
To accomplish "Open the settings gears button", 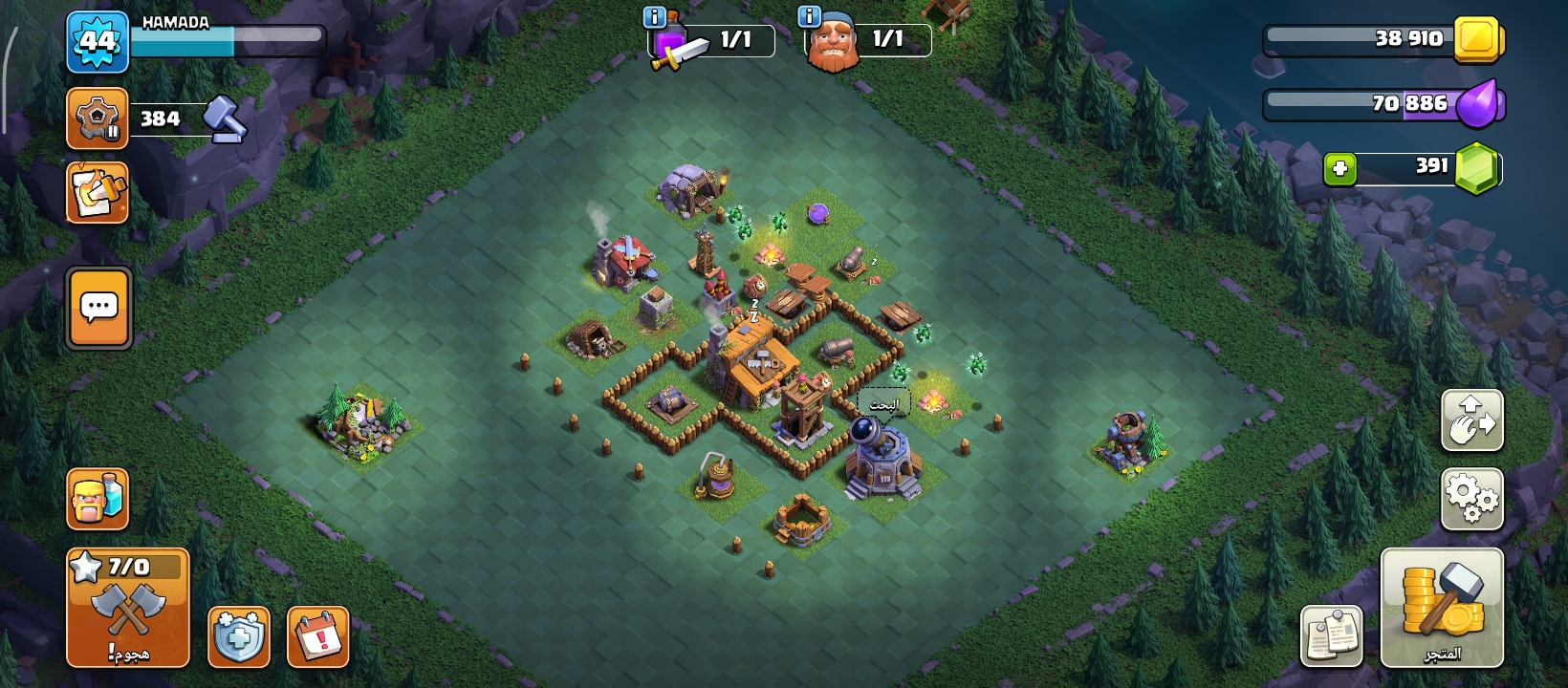I will [1472, 499].
